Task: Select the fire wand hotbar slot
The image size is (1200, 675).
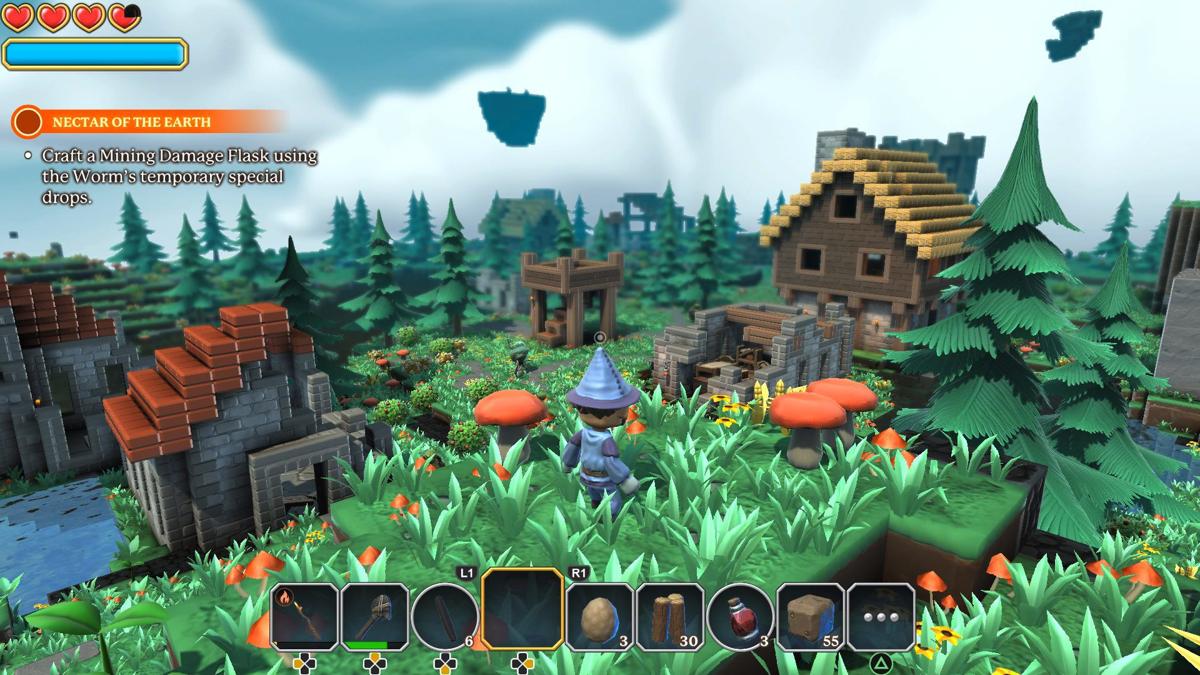Action: coord(304,617)
